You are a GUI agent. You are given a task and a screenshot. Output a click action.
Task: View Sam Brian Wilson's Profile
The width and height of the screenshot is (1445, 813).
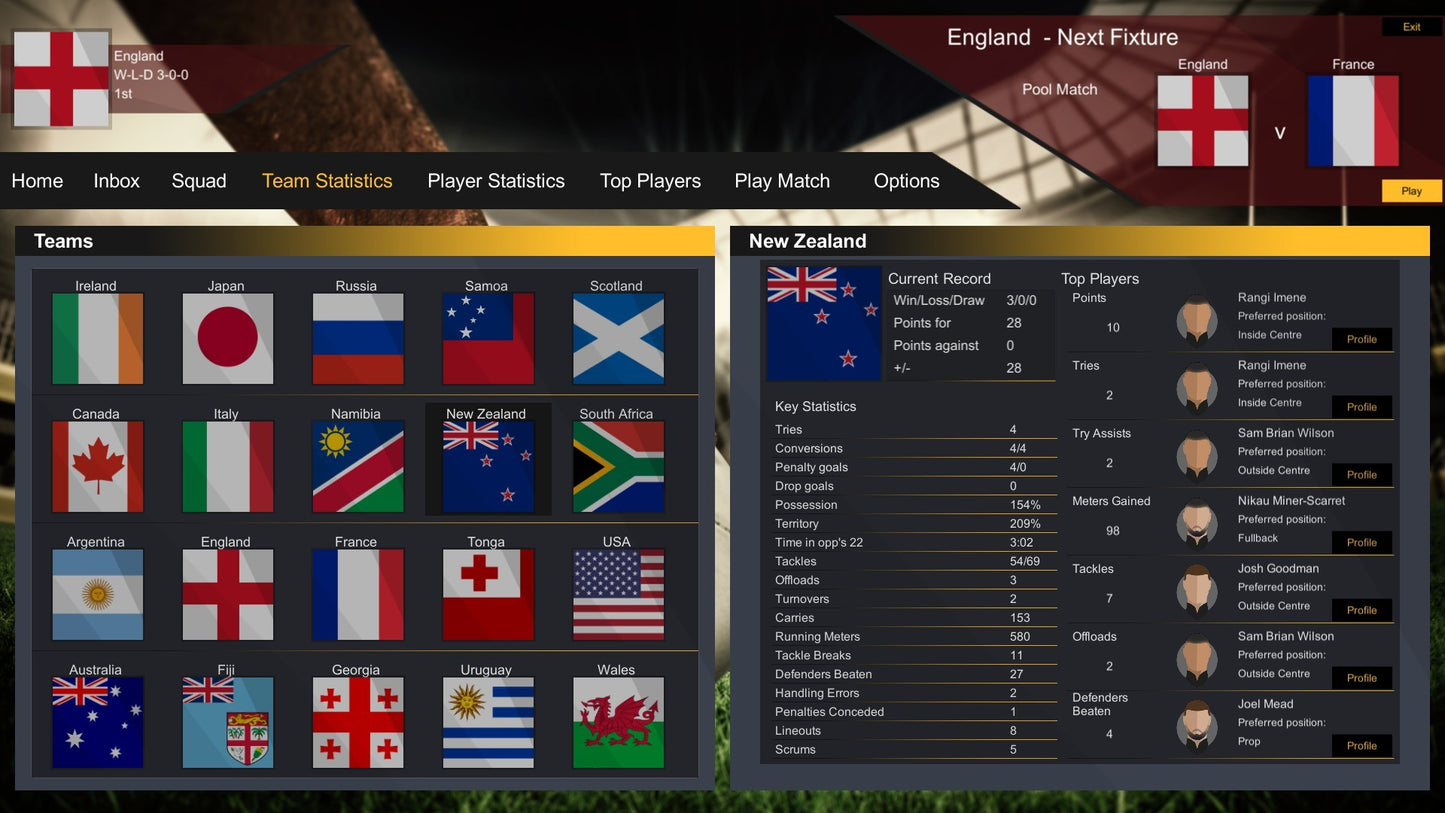click(x=1362, y=474)
